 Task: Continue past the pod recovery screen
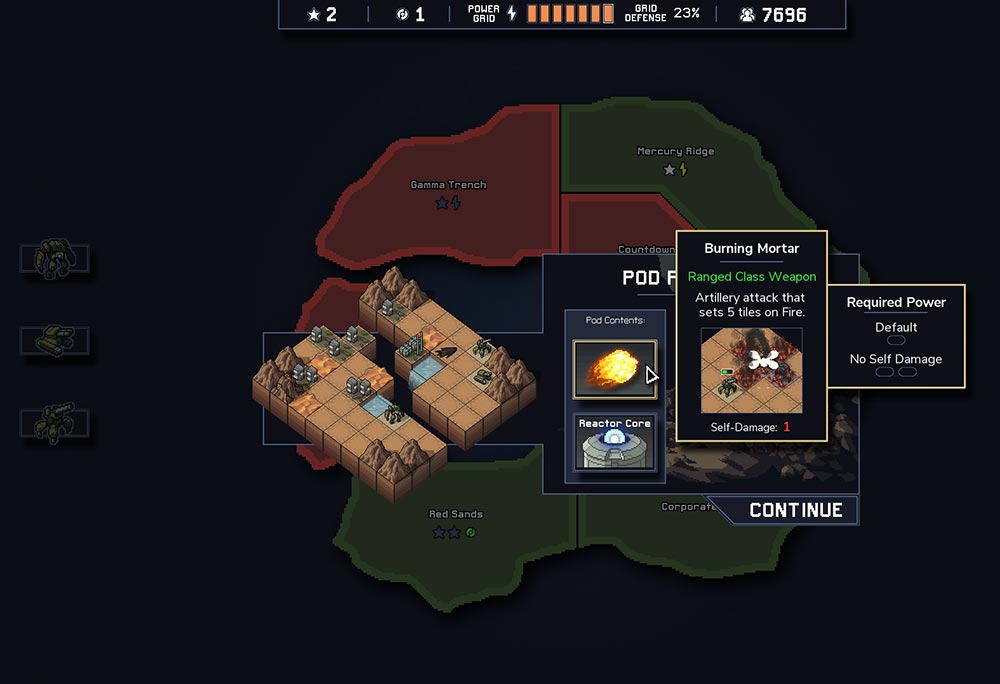click(795, 510)
